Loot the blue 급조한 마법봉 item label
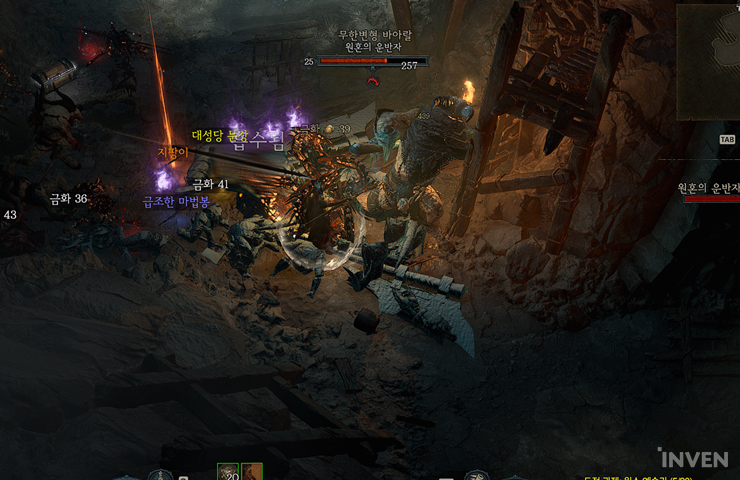The image size is (740, 480). click(175, 201)
